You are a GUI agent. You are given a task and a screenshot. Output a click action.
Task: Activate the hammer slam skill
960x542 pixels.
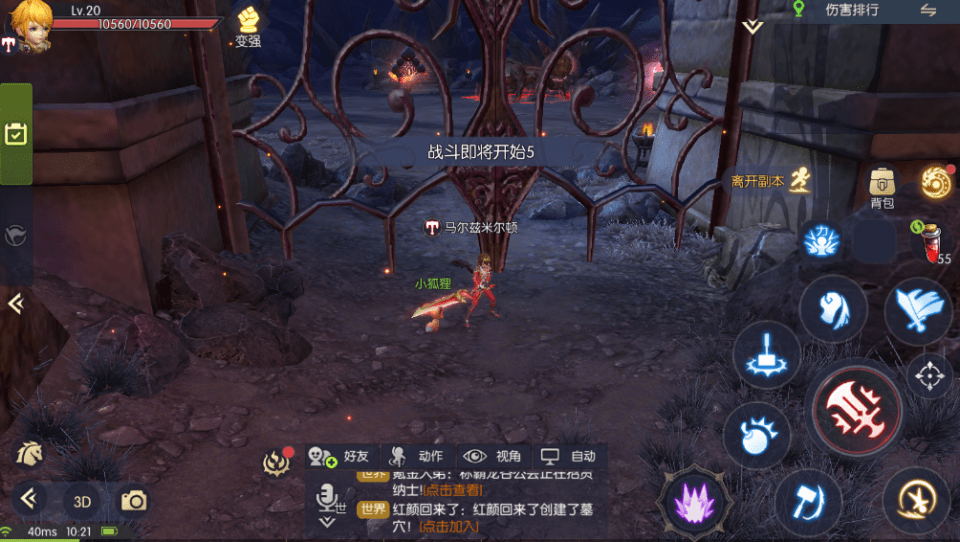tap(766, 355)
